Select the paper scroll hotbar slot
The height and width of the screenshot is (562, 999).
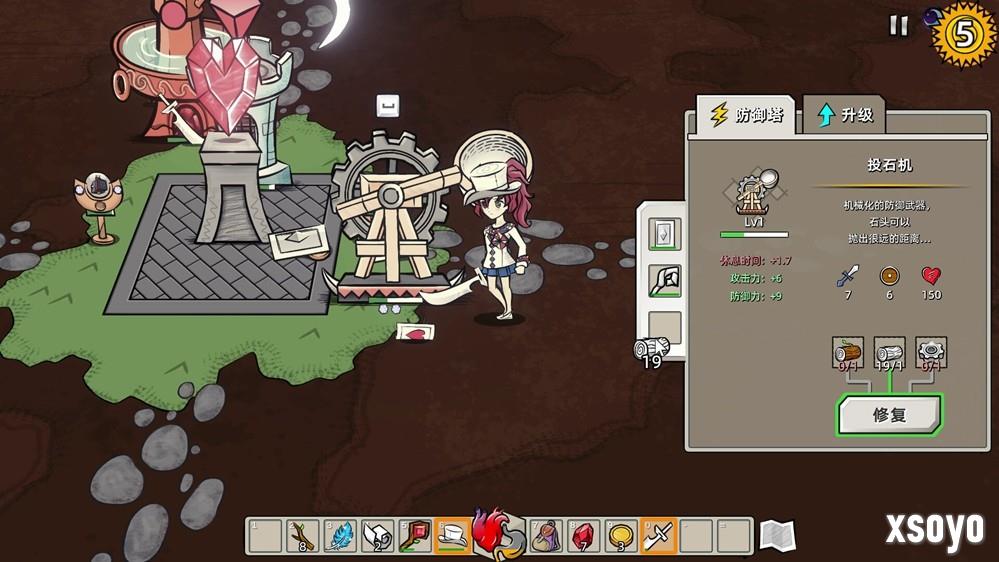coord(377,536)
